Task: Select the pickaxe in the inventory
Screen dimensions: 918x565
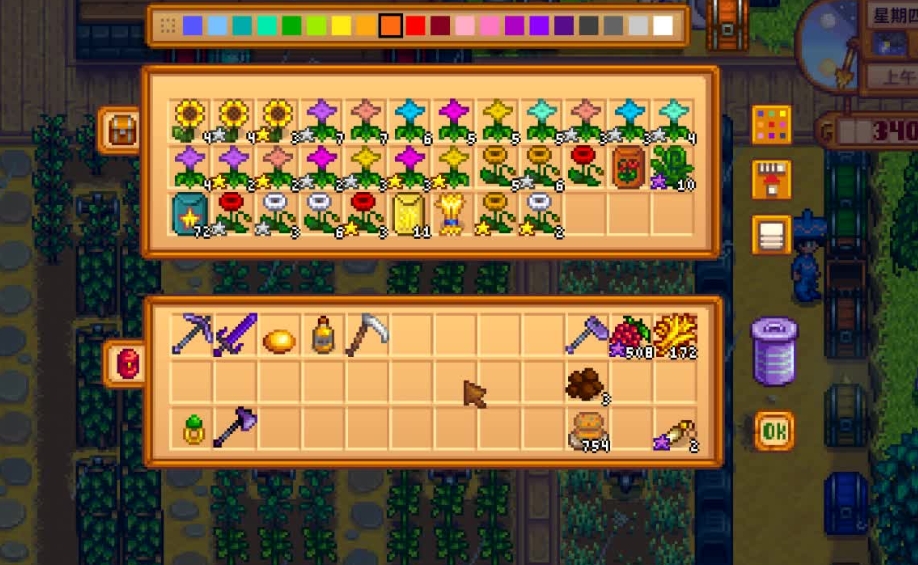Action: (x=190, y=334)
